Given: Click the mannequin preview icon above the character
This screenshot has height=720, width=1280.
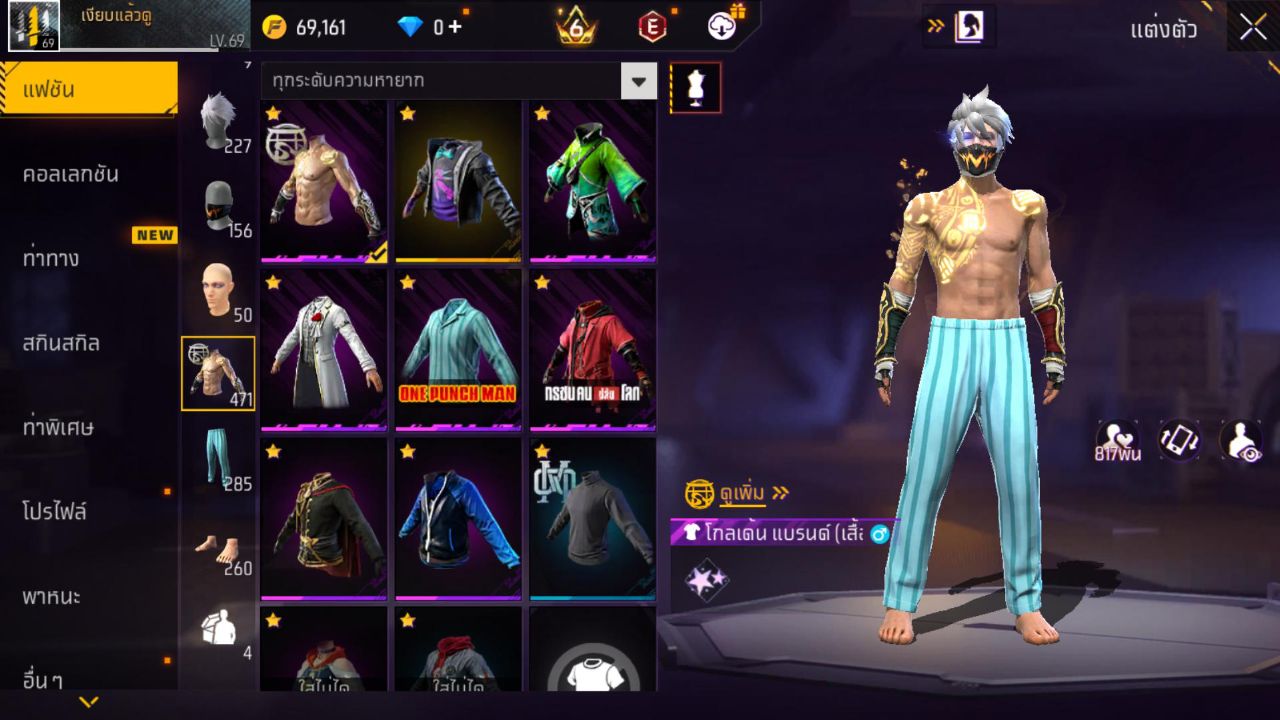Looking at the screenshot, I should pos(696,87).
